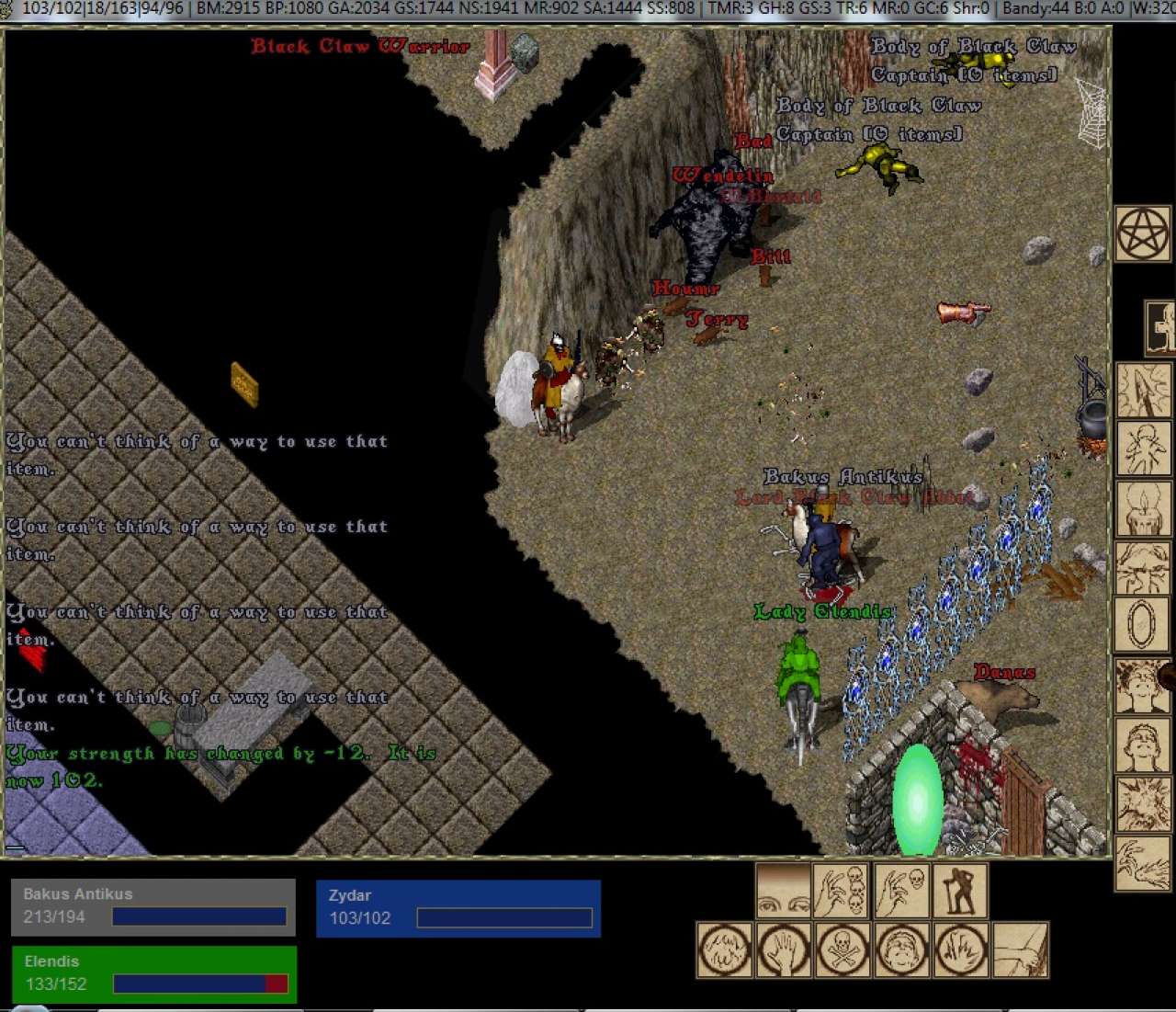
Task: Trigger the explosion burst spell icon
Action: pos(1142,803)
